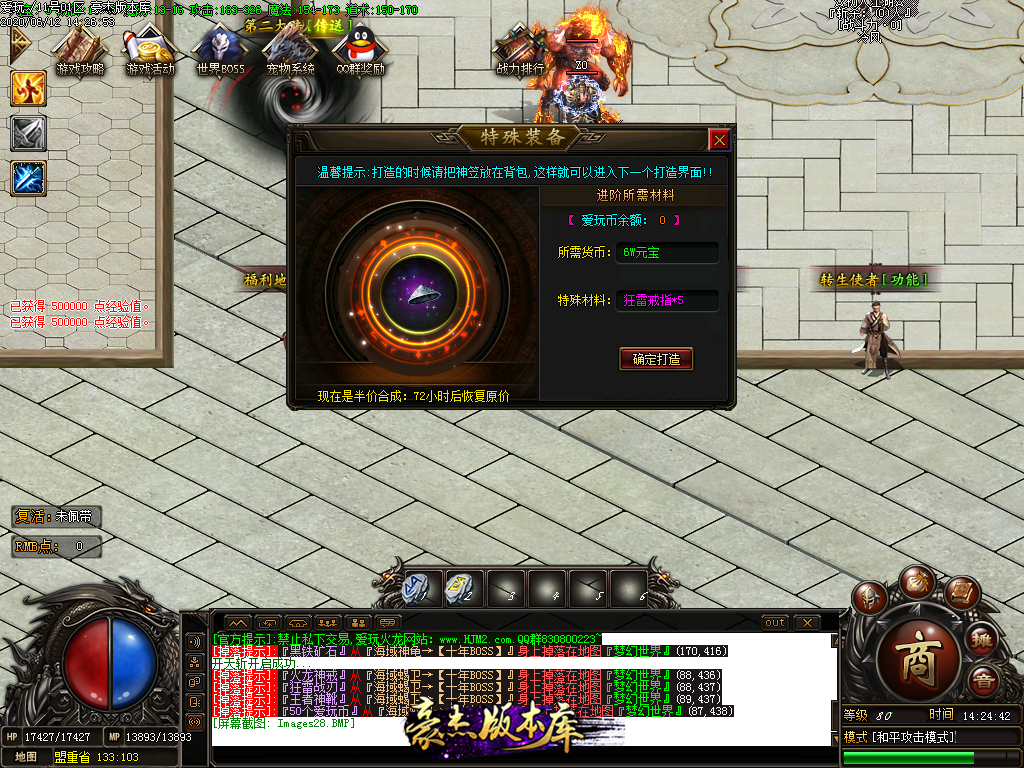The image size is (1024, 768).
Task: Open the 摊 stall button
Action: pyautogui.click(x=984, y=640)
